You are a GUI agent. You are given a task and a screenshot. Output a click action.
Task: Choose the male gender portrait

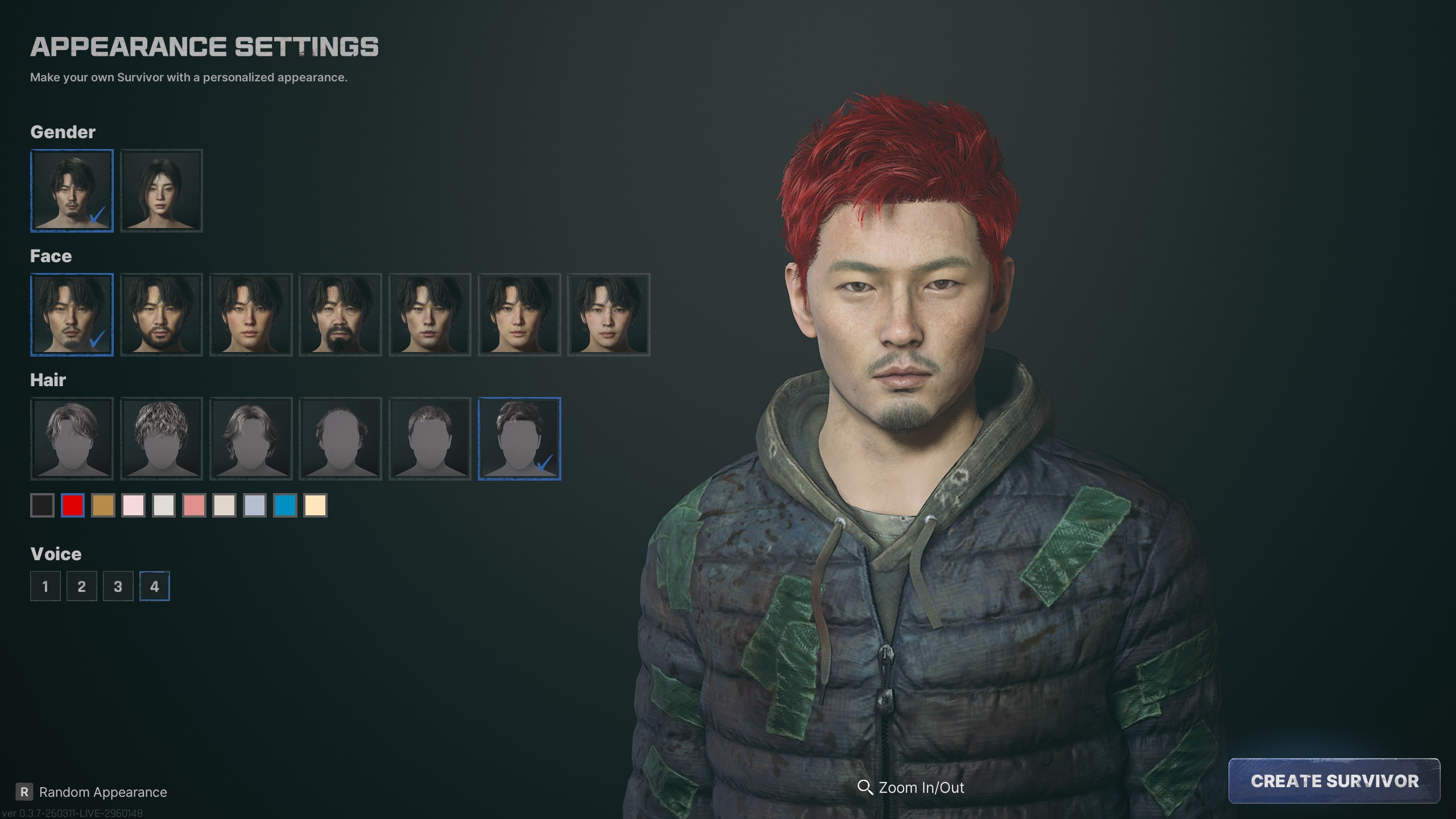pyautogui.click(x=72, y=191)
